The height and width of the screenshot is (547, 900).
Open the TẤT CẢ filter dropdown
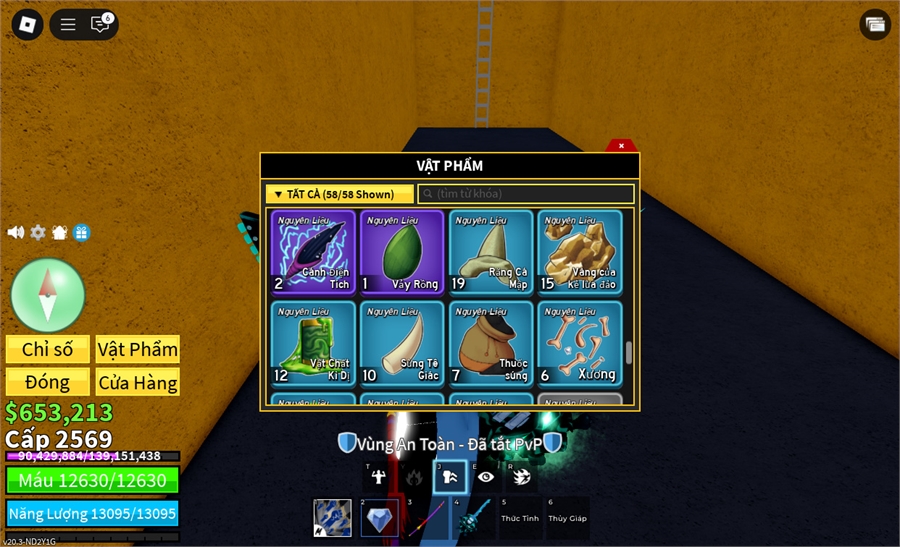coord(340,194)
